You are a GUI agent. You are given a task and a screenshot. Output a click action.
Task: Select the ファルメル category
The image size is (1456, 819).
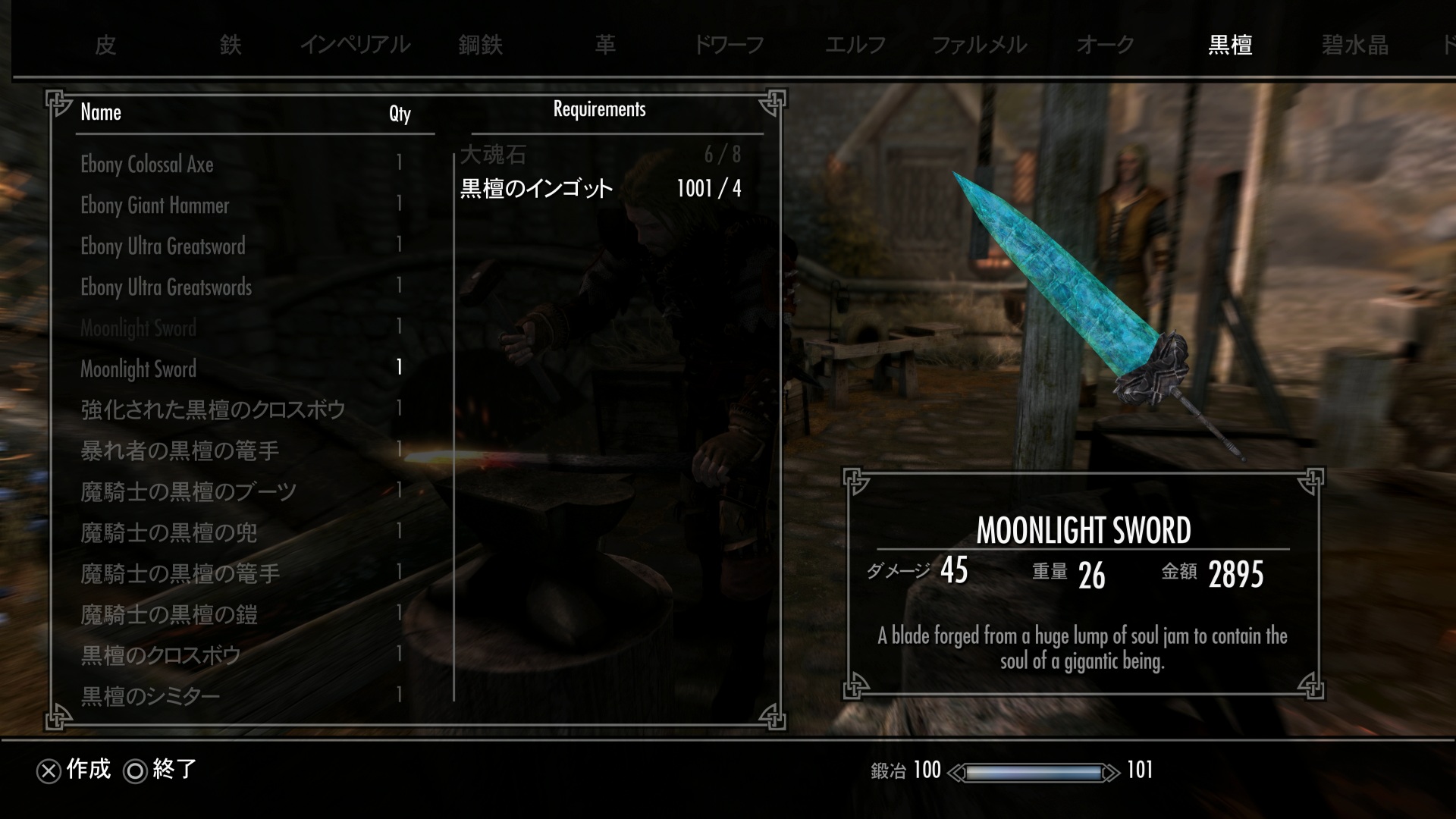click(x=979, y=45)
